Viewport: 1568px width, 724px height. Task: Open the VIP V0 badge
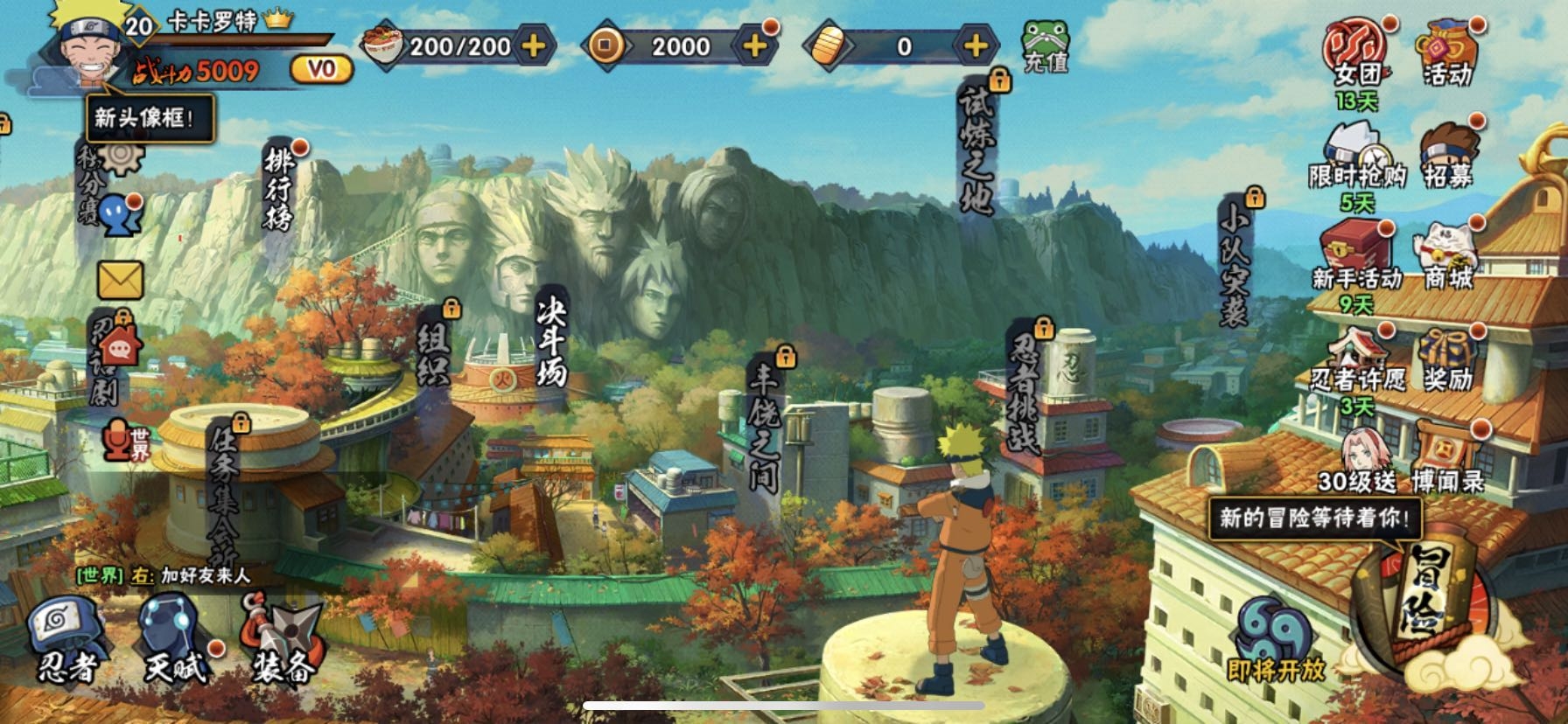[321, 70]
